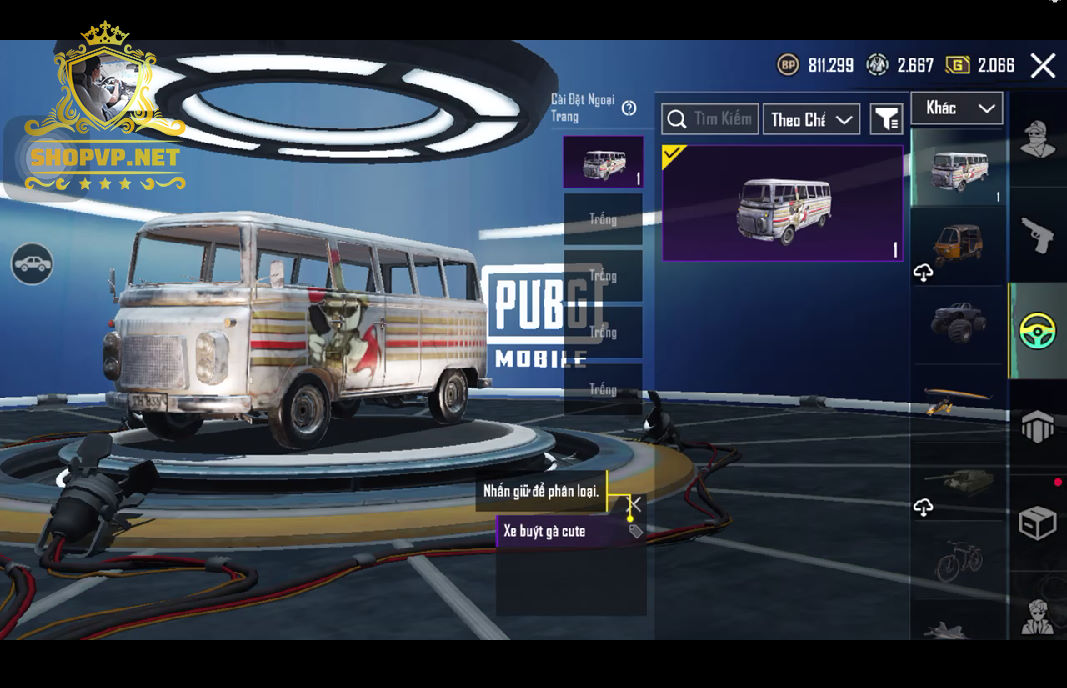Select the equipped bus appearance slot

click(x=603, y=163)
